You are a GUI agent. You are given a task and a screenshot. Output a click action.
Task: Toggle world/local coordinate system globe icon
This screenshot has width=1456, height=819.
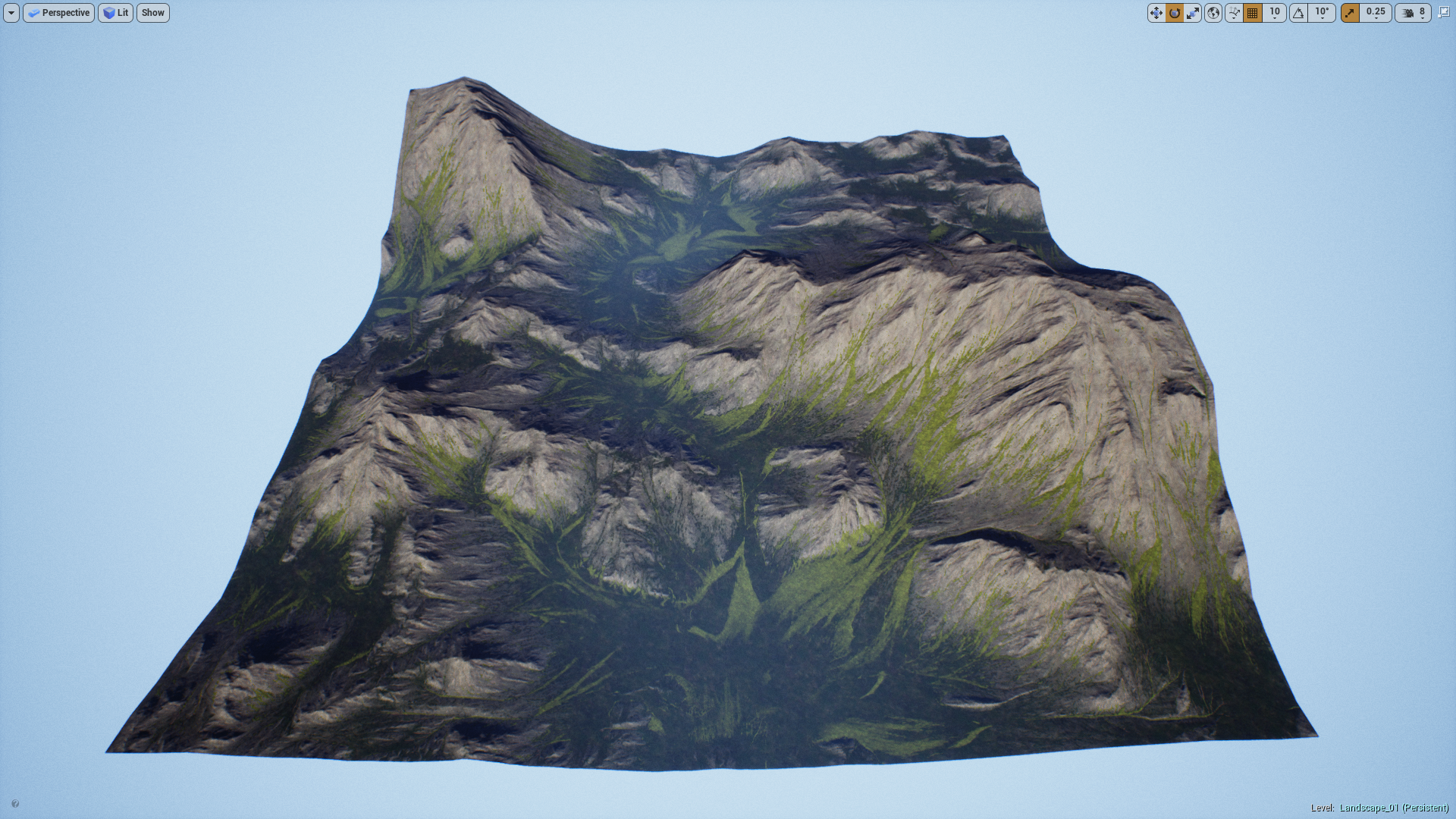click(1214, 13)
